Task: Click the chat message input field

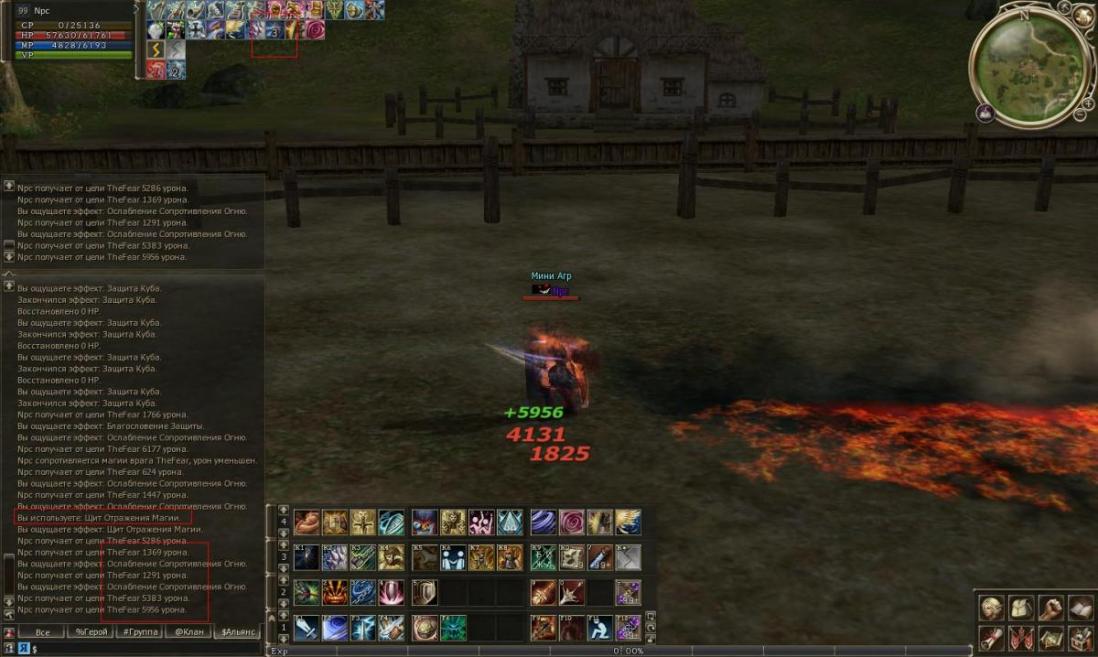Action: tap(150, 649)
